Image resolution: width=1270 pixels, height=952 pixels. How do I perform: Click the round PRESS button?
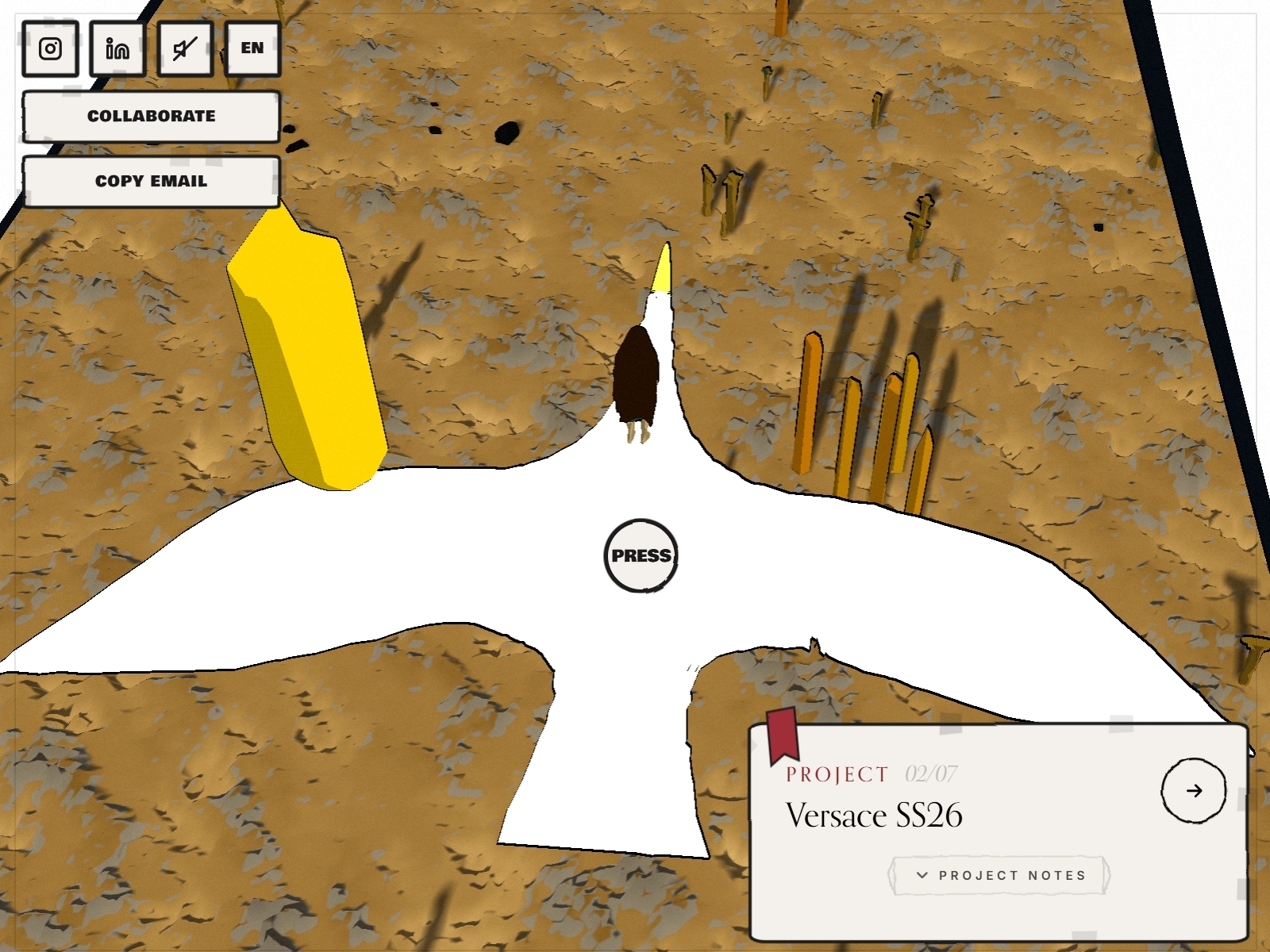click(x=641, y=555)
